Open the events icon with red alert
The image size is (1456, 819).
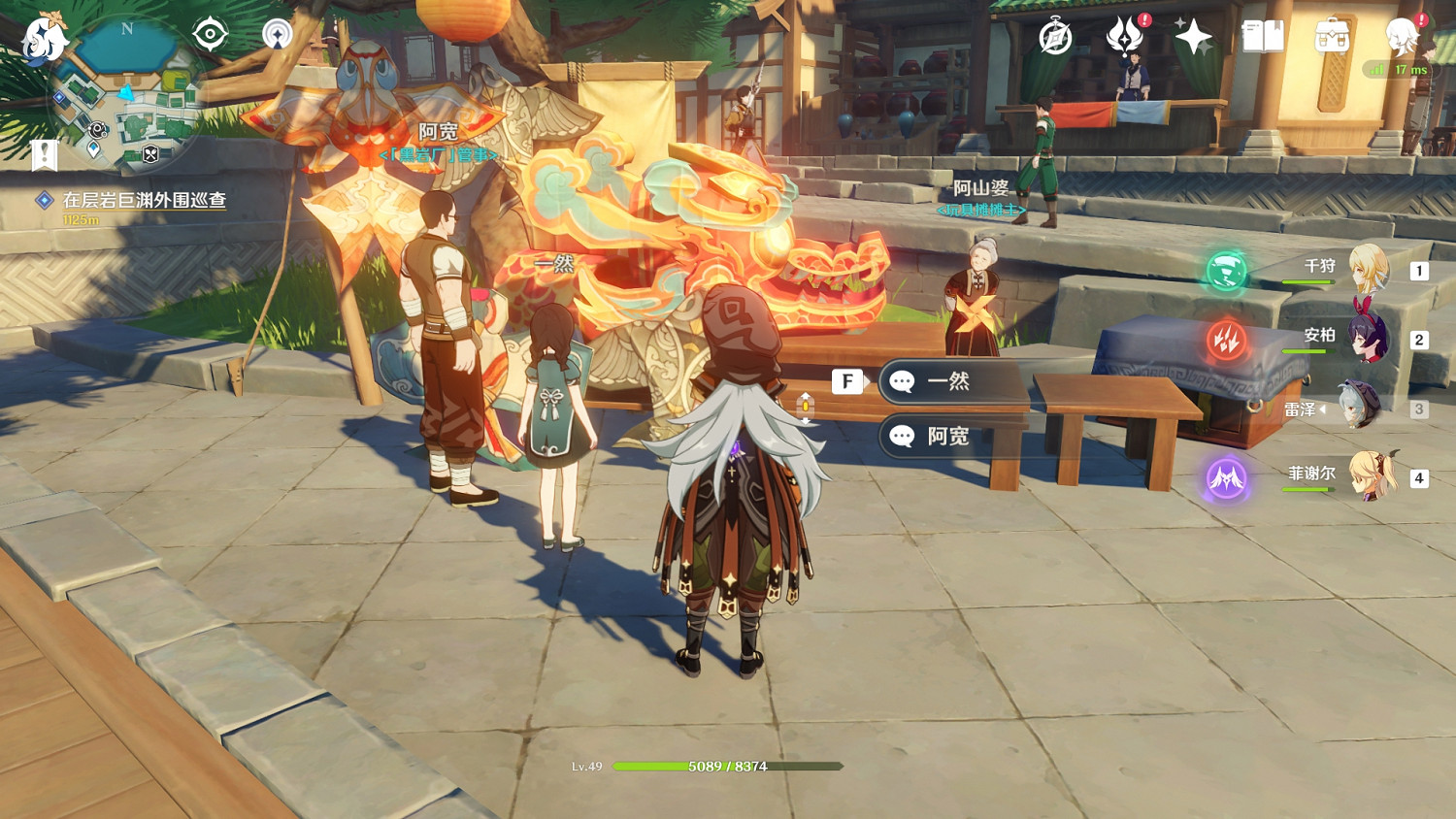coord(1124,37)
